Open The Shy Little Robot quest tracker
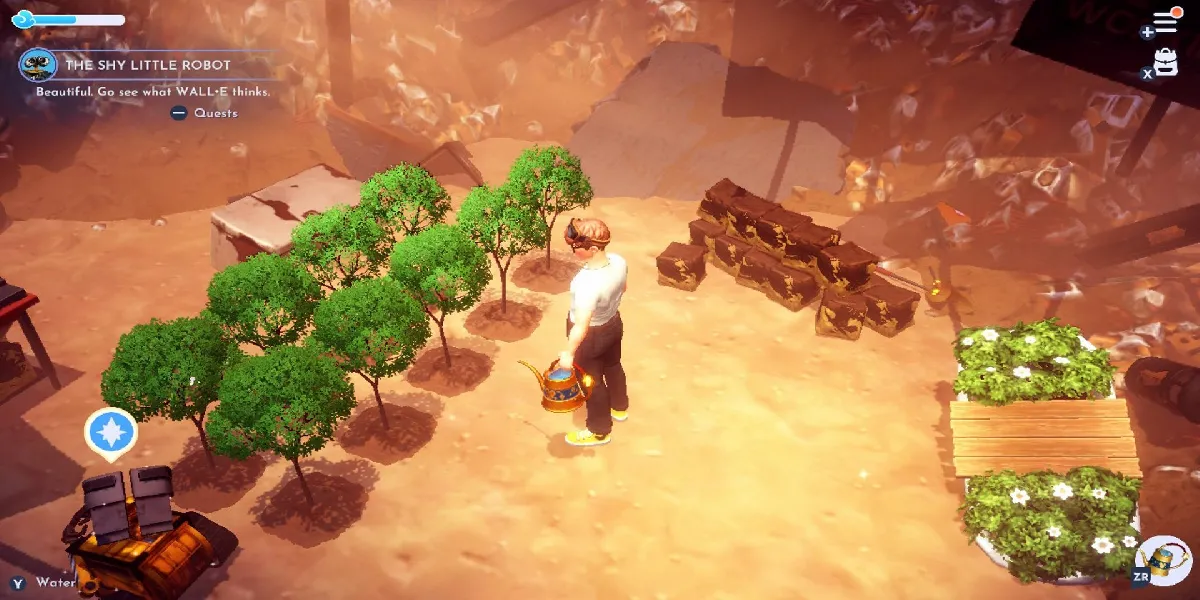Screen dimensions: 1200x600 148,65
